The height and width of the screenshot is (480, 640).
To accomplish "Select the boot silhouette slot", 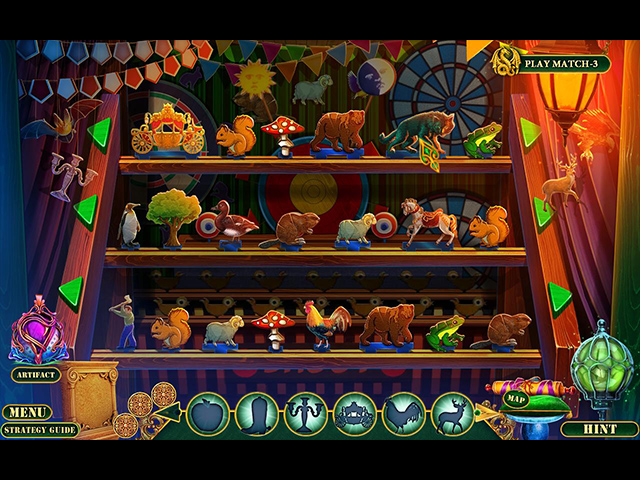I will (257, 413).
